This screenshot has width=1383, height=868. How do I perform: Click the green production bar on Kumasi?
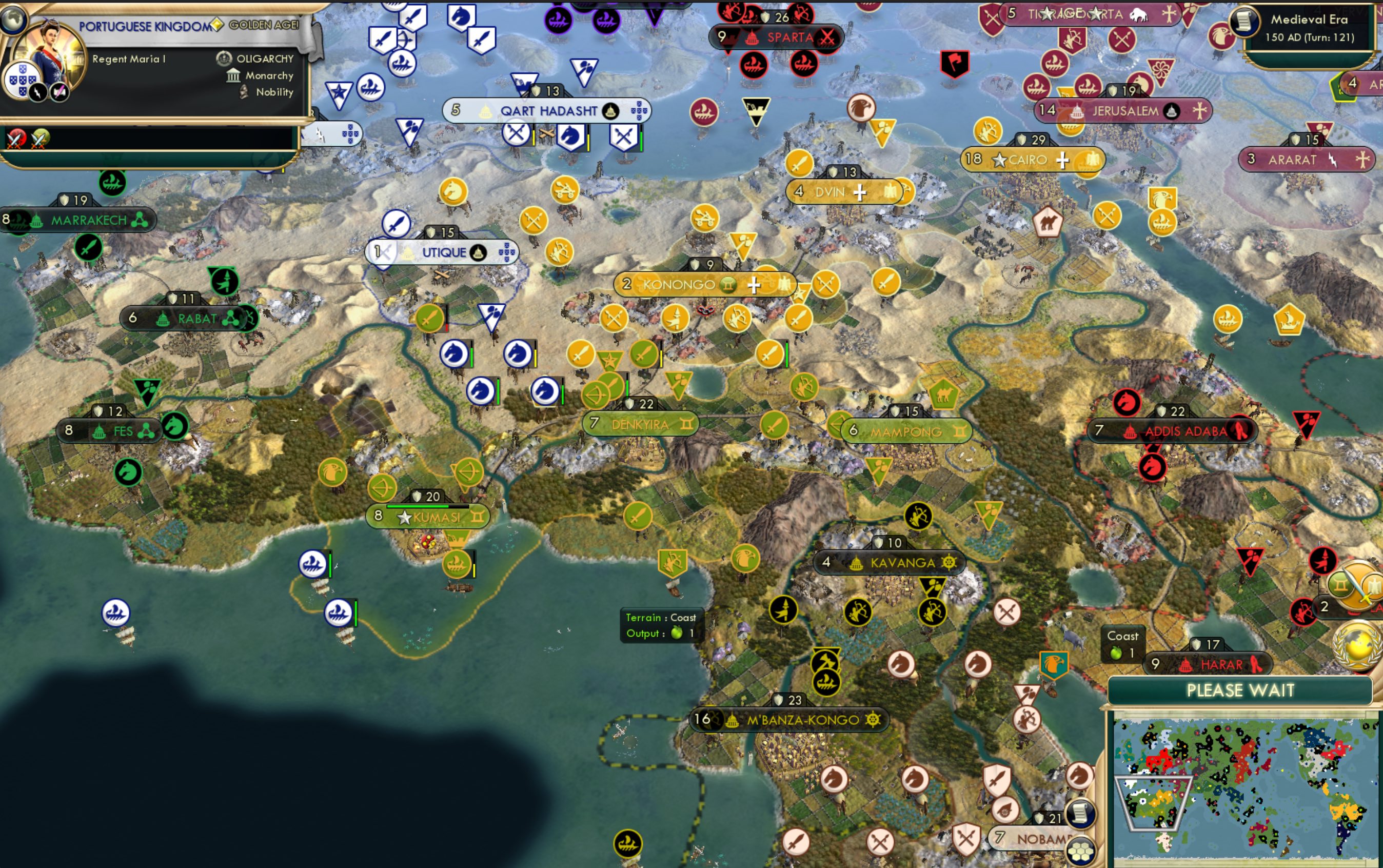pos(418,507)
